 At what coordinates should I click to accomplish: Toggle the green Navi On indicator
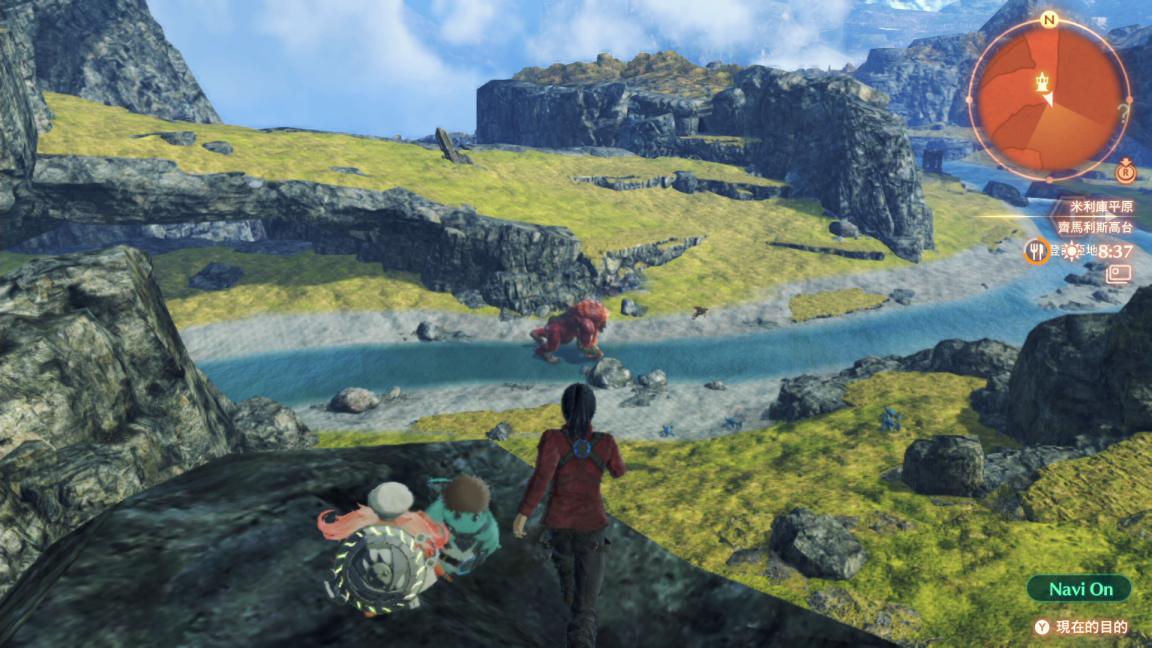[x=1080, y=589]
